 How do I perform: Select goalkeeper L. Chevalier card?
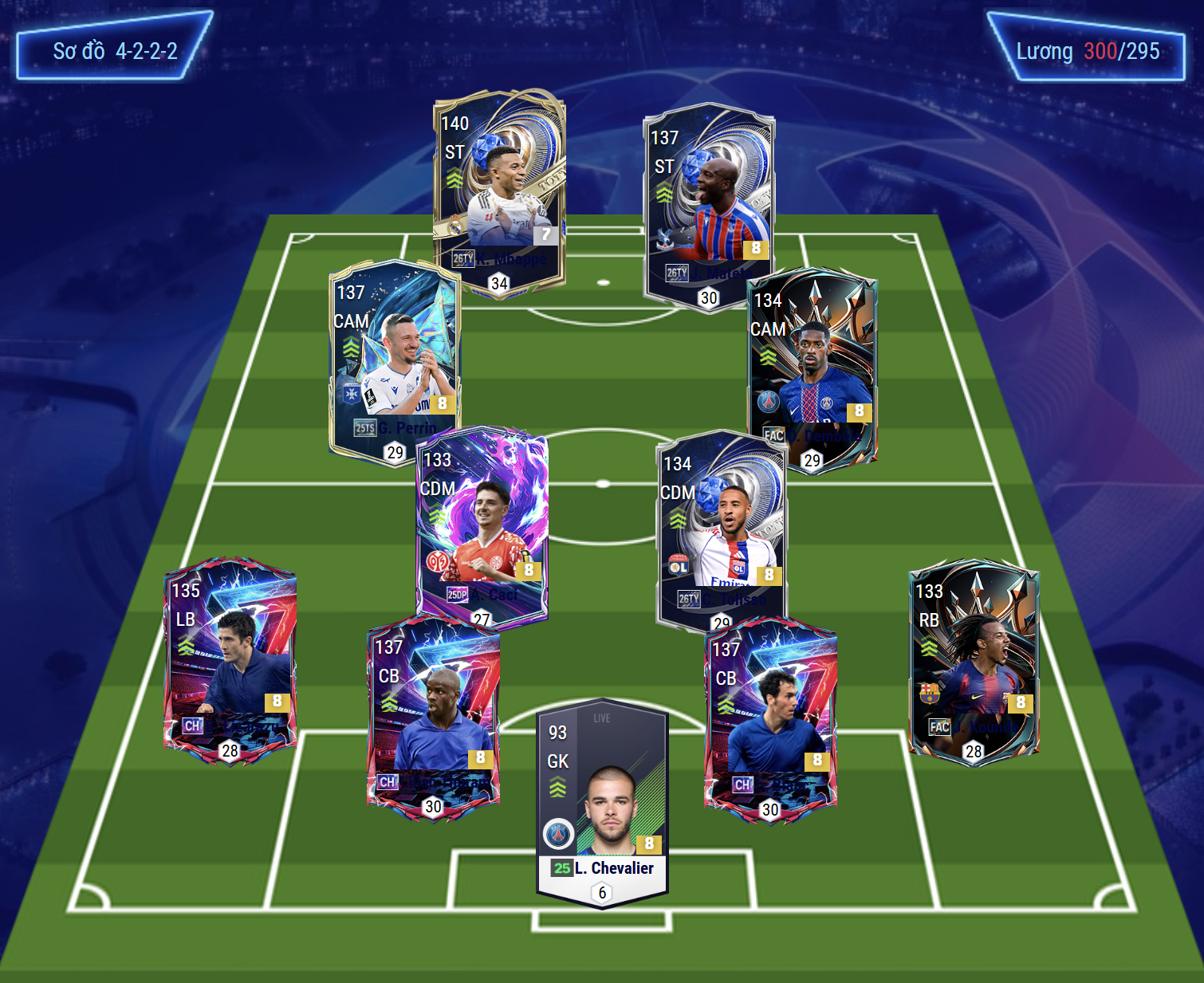click(x=603, y=801)
